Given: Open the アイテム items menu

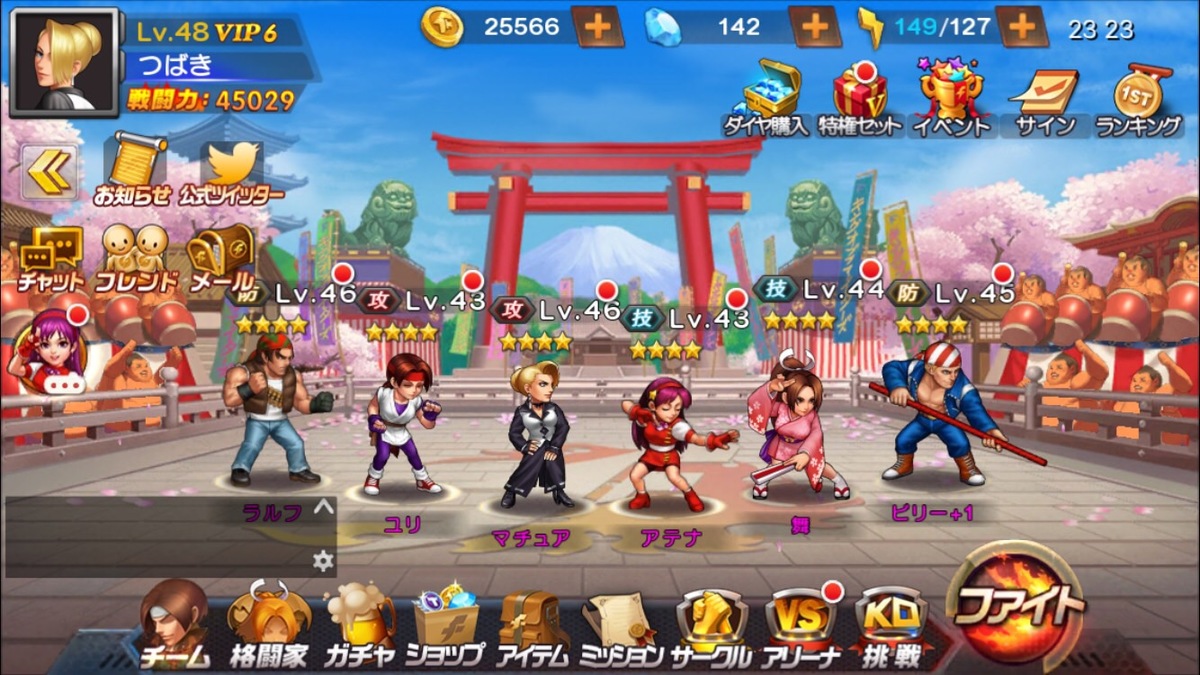Looking at the screenshot, I should pyautogui.click(x=532, y=627).
